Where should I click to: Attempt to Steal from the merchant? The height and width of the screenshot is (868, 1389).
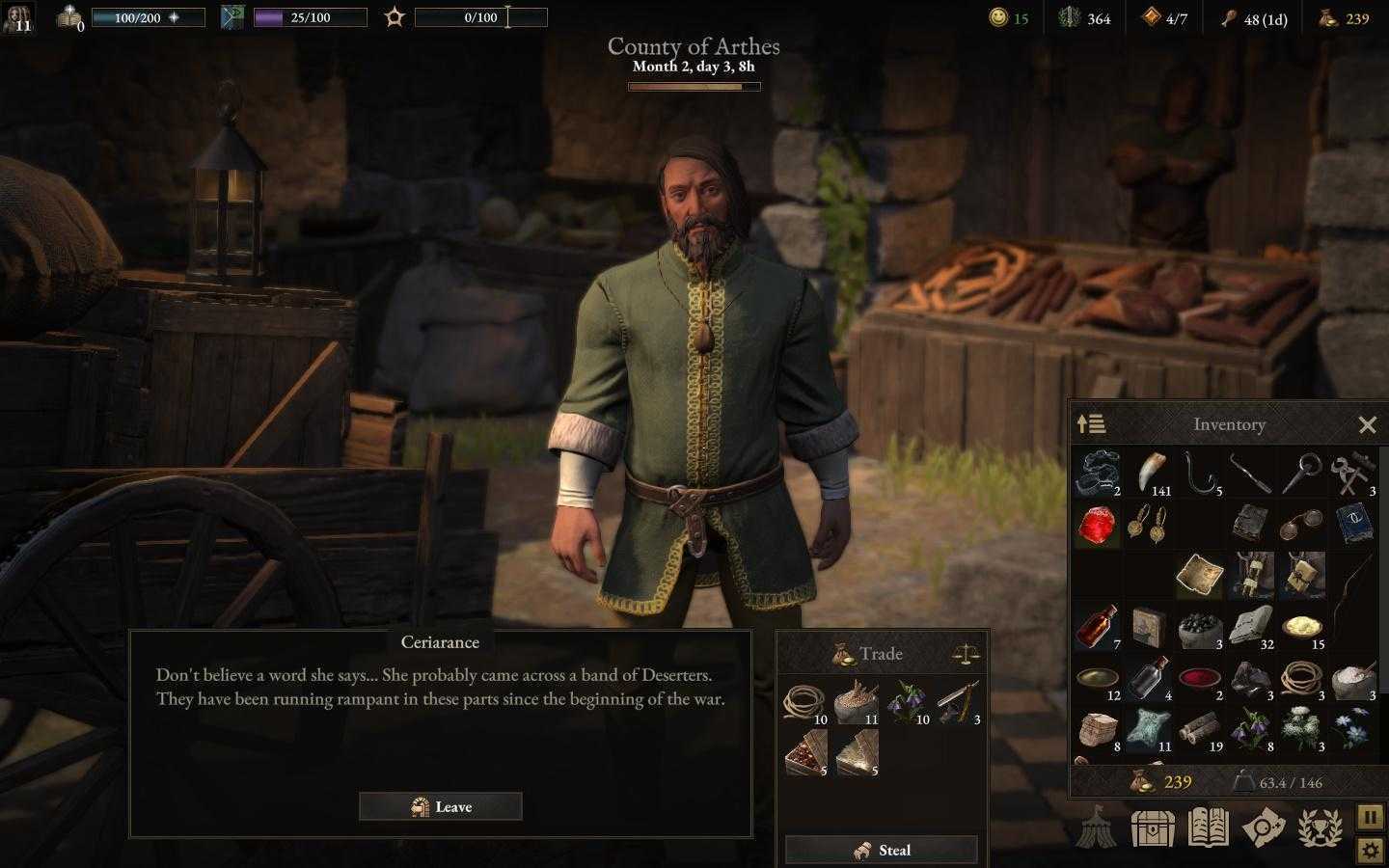[881, 850]
